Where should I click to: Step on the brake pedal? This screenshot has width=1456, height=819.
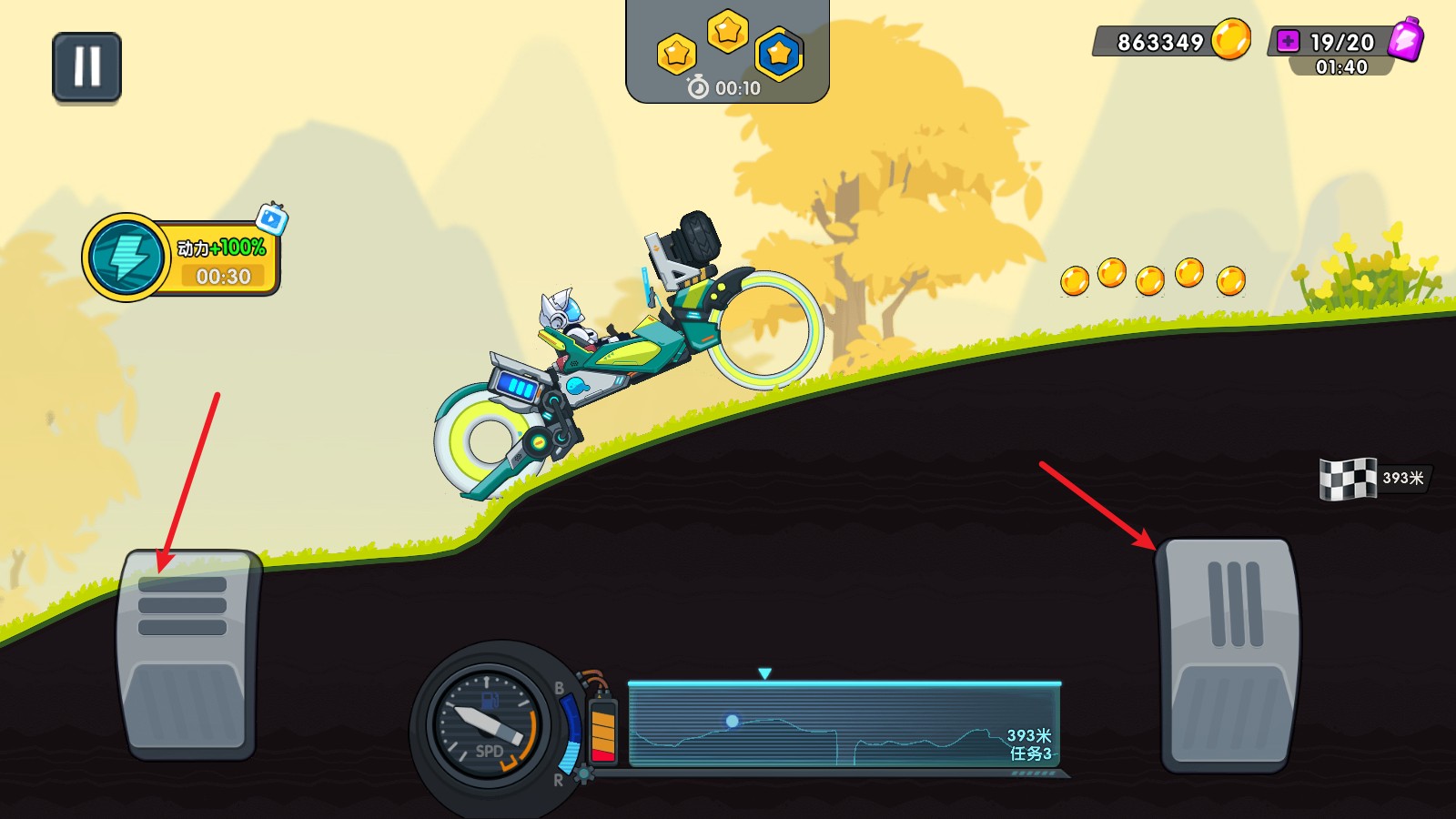(187, 653)
